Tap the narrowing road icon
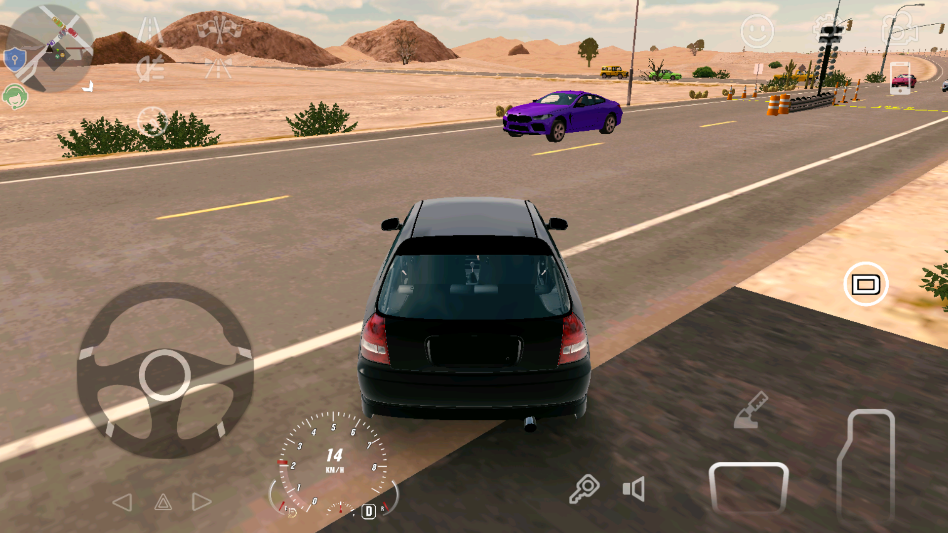The width and height of the screenshot is (948, 533). pos(217,68)
